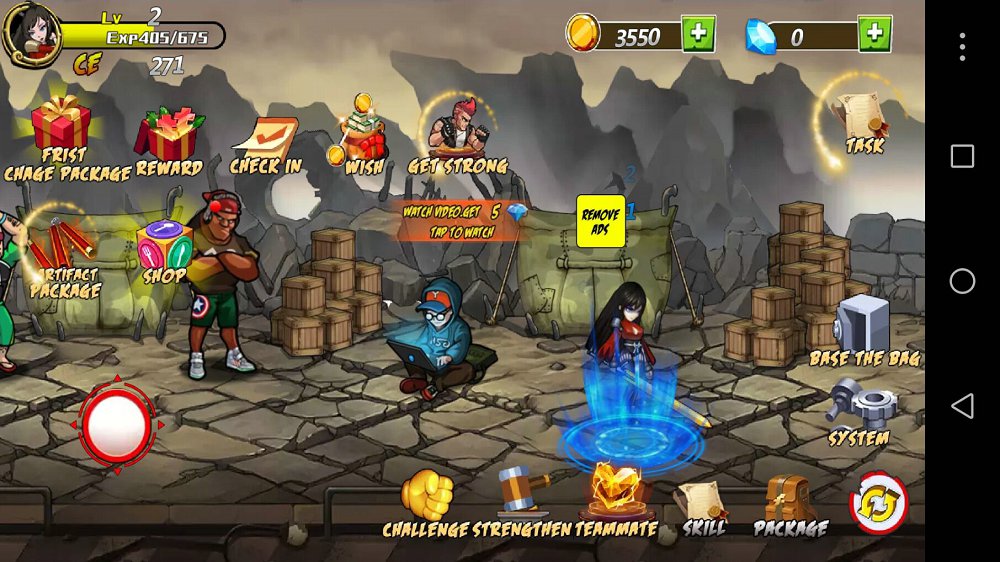The height and width of the screenshot is (562, 1000).
Task: Click the player avatar portrait
Action: 30,31
